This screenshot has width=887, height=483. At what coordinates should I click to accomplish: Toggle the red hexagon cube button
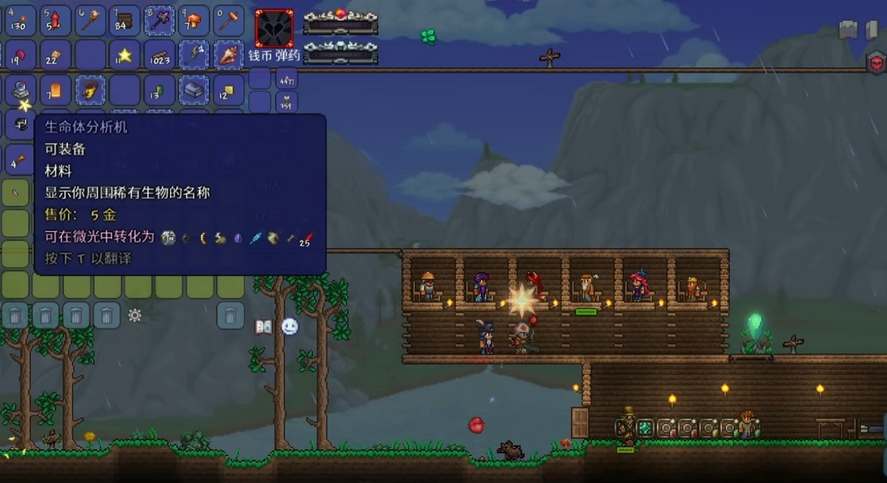pyautogui.click(x=876, y=61)
